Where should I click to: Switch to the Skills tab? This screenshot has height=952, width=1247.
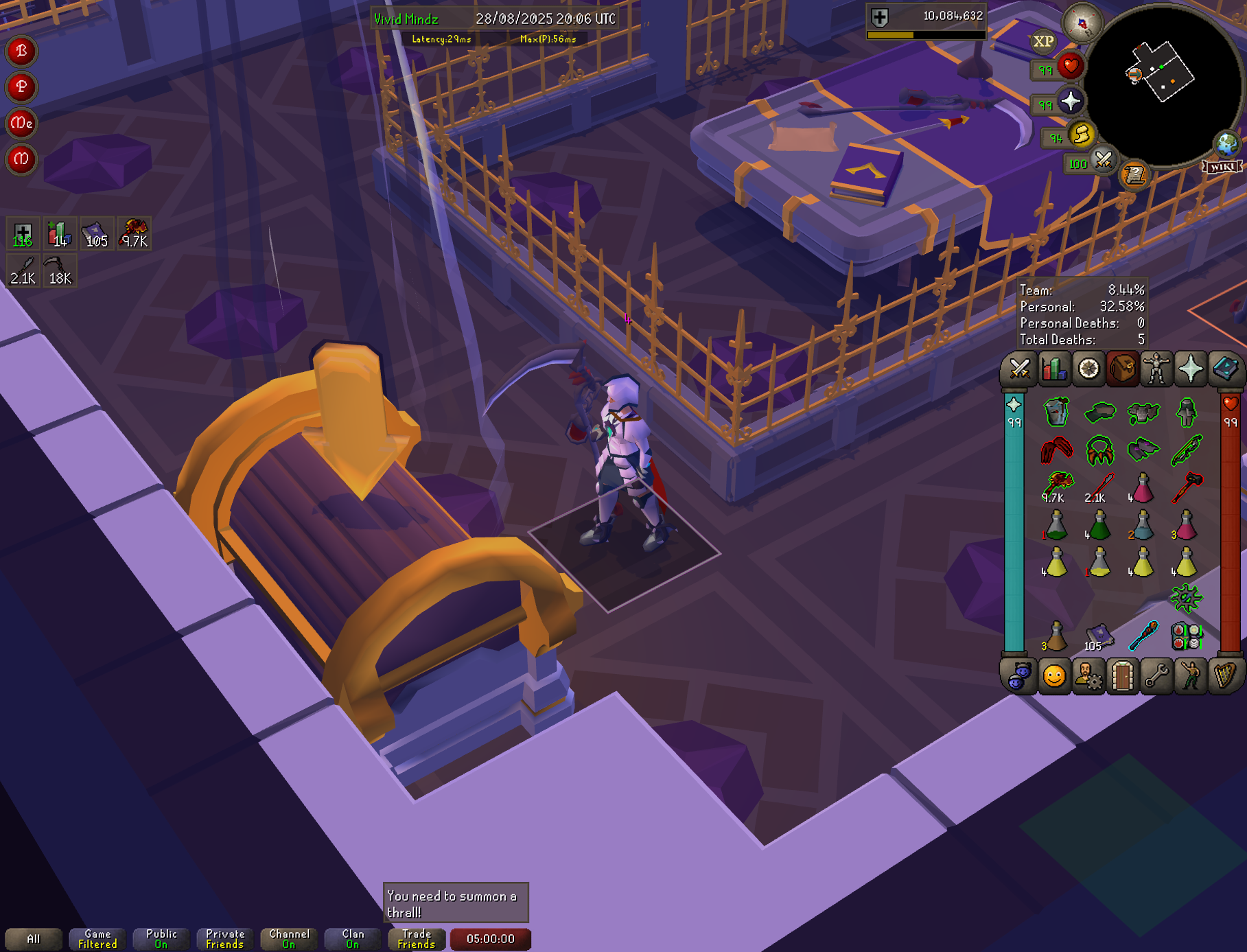click(x=1054, y=369)
